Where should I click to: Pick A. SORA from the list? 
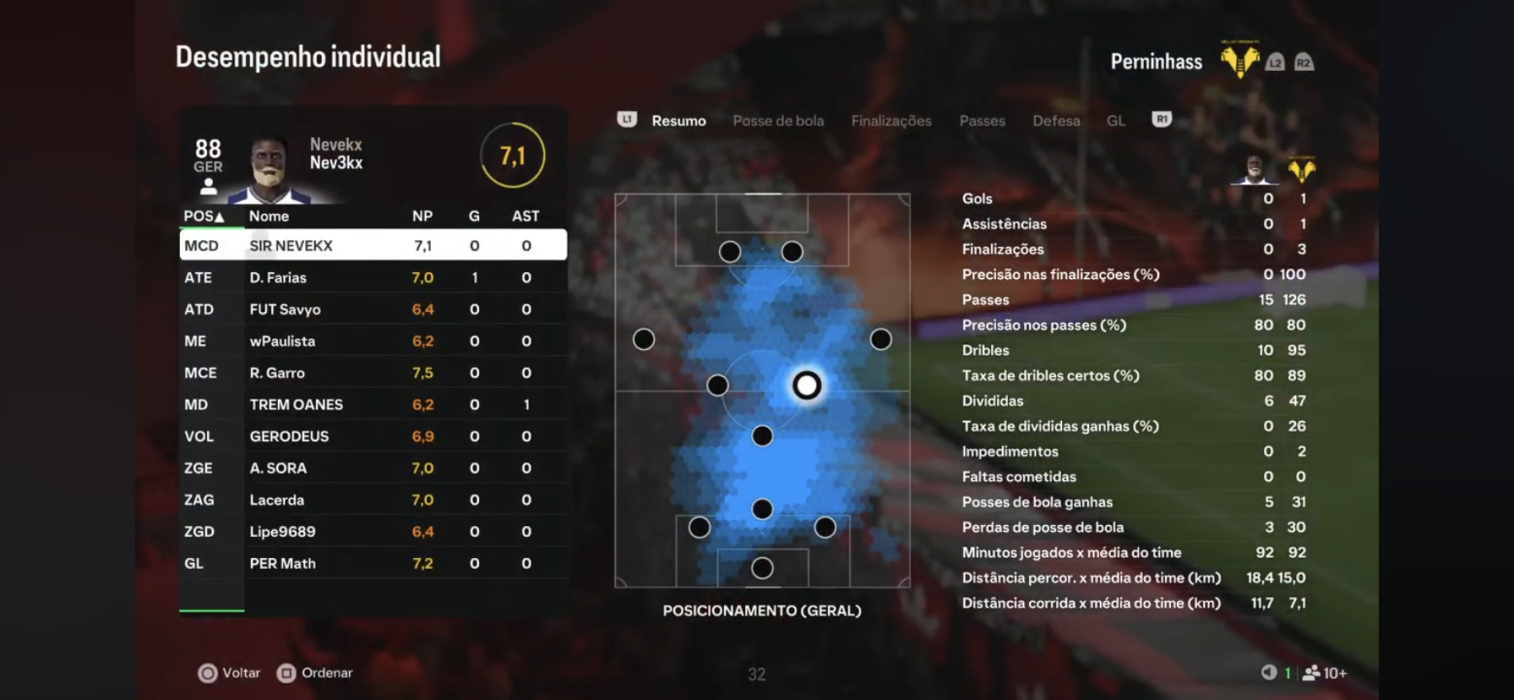[x=372, y=468]
